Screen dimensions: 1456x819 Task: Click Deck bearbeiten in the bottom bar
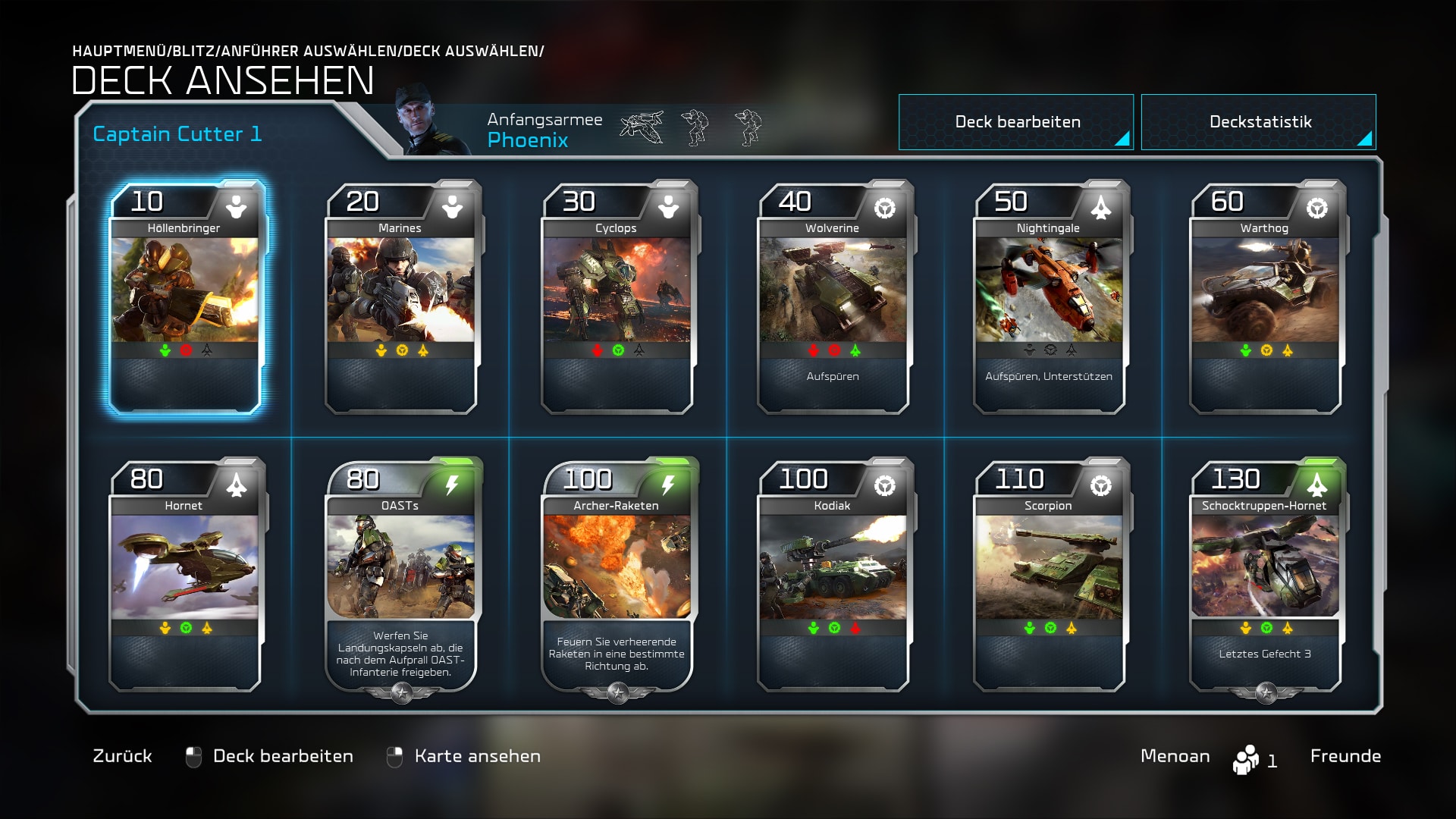[282, 756]
